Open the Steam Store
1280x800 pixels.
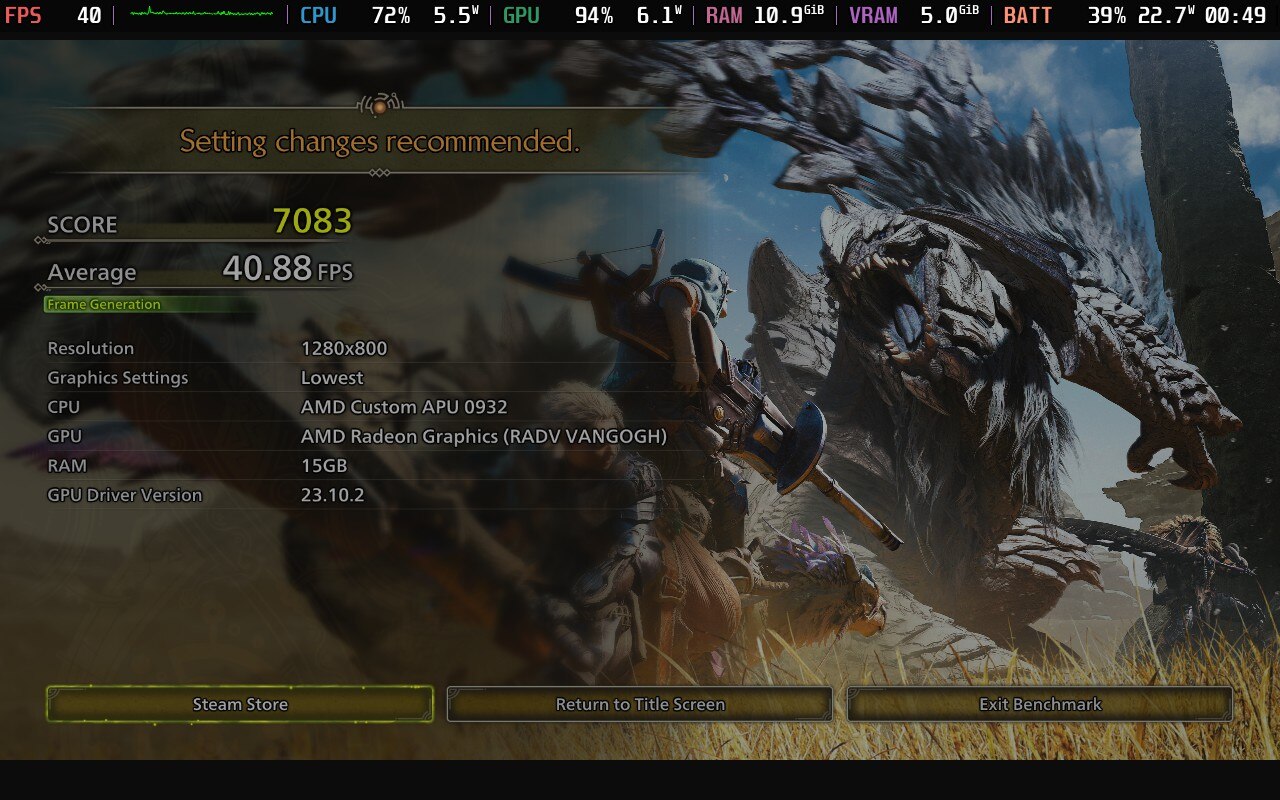pos(240,704)
